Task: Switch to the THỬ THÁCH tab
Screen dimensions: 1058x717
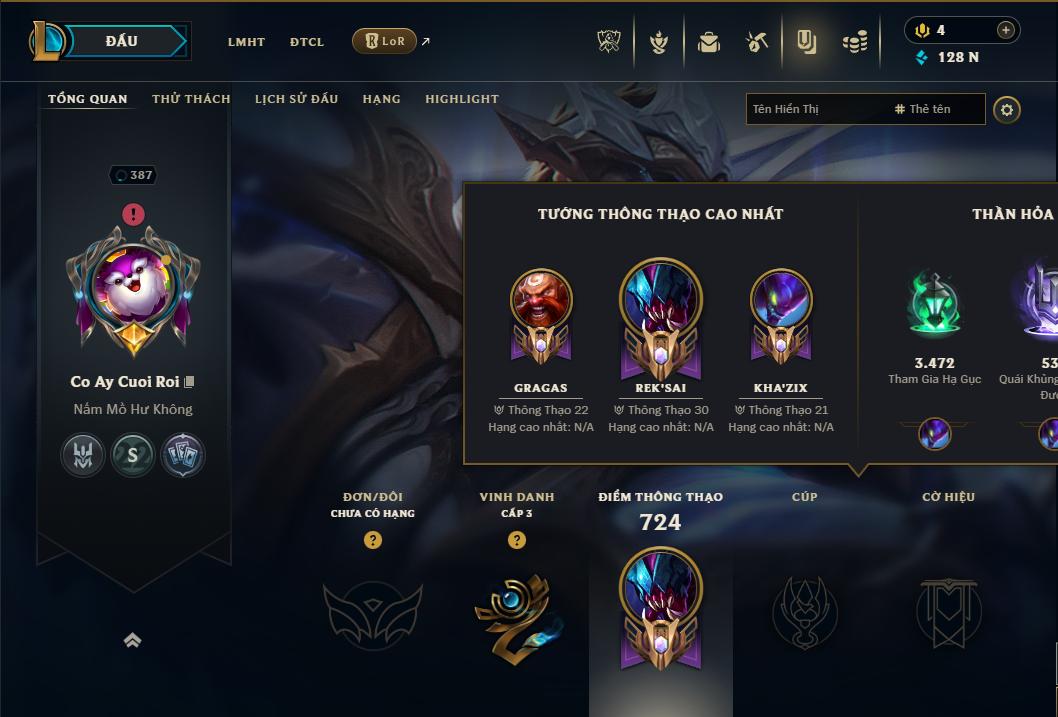Action: (x=191, y=99)
